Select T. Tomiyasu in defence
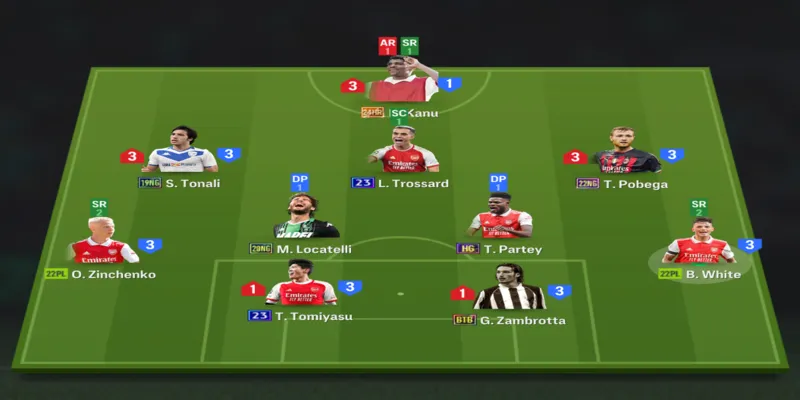Image resolution: width=800 pixels, height=400 pixels. 301,288
